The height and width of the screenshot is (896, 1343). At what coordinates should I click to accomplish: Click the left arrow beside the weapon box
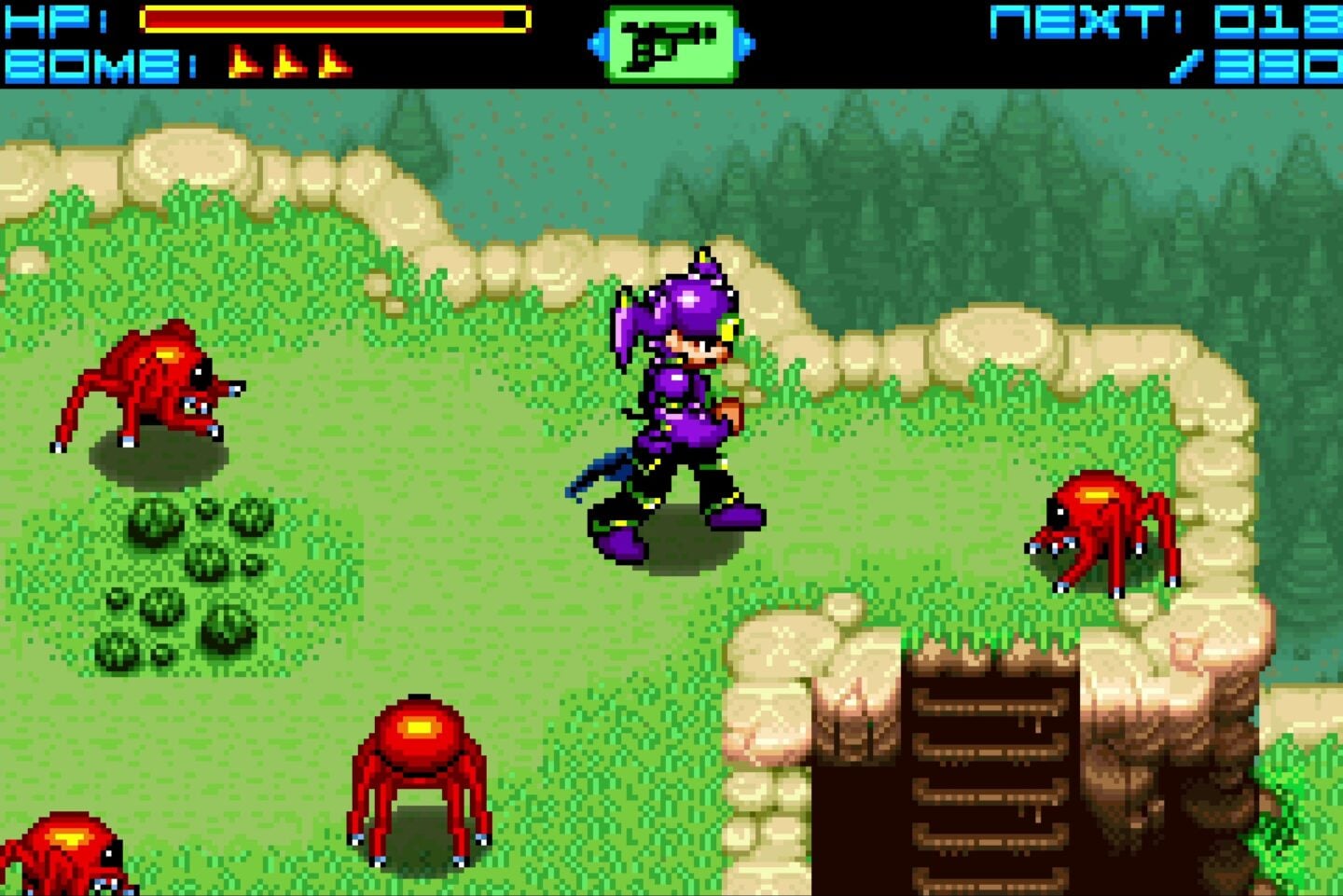pos(597,41)
